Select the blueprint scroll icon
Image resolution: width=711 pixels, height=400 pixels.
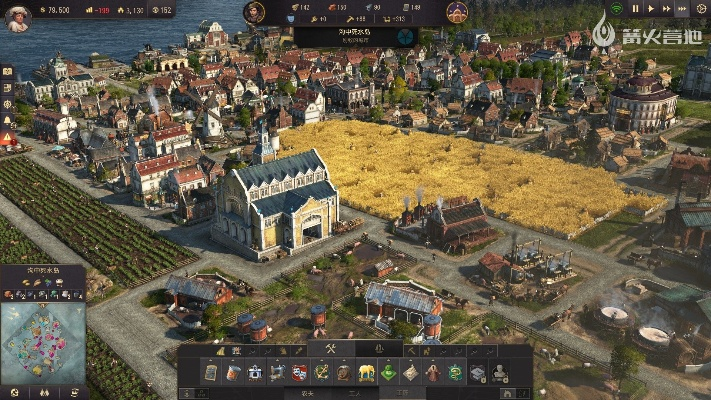point(211,372)
